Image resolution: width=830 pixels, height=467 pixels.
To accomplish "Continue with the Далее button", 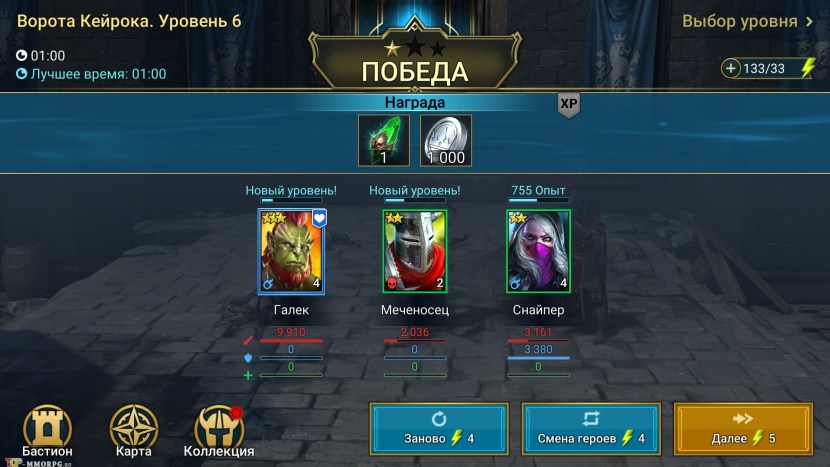I will [x=743, y=430].
